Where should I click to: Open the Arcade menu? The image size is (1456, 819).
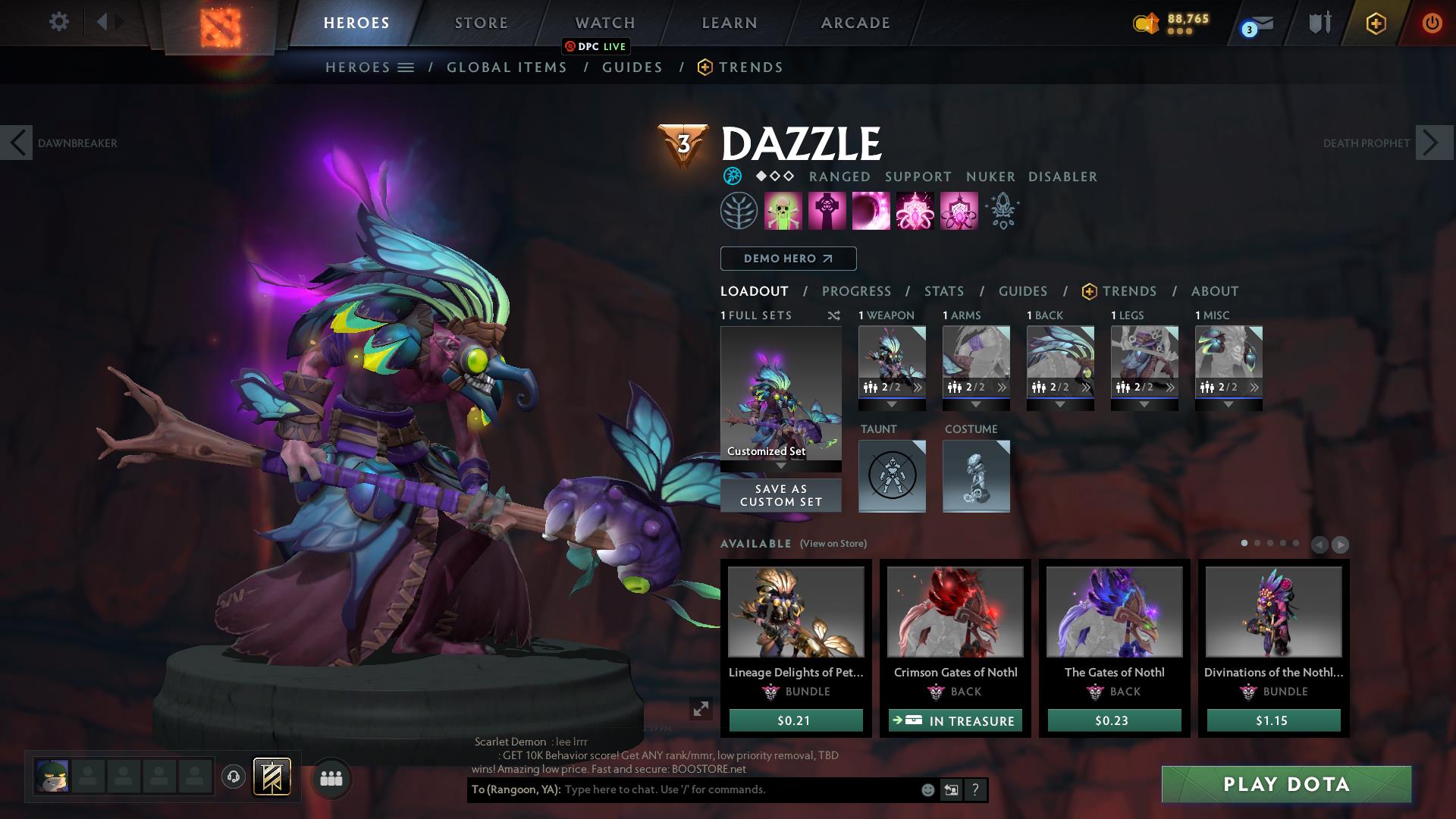click(x=855, y=23)
